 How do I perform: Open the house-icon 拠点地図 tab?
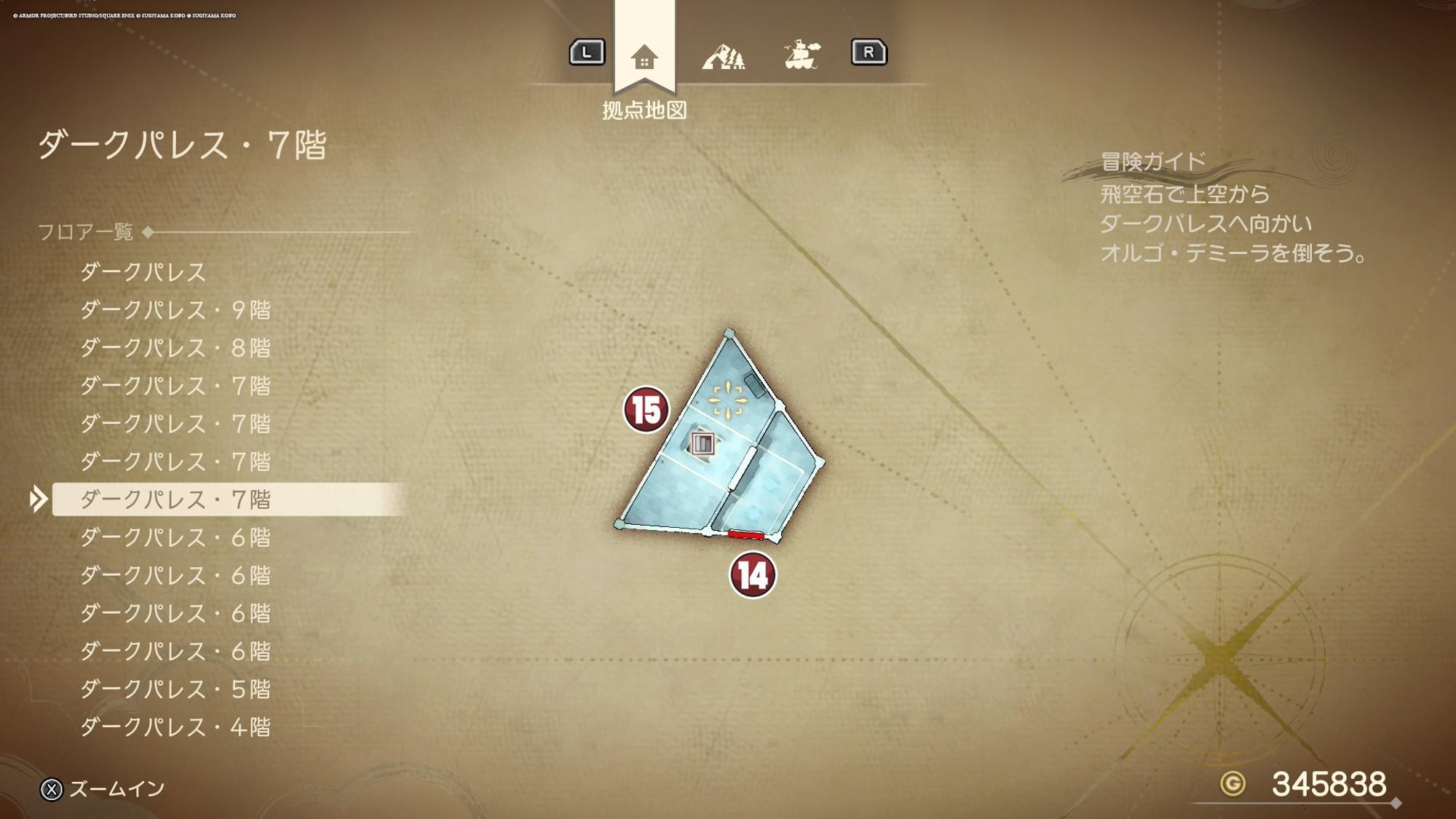[644, 57]
